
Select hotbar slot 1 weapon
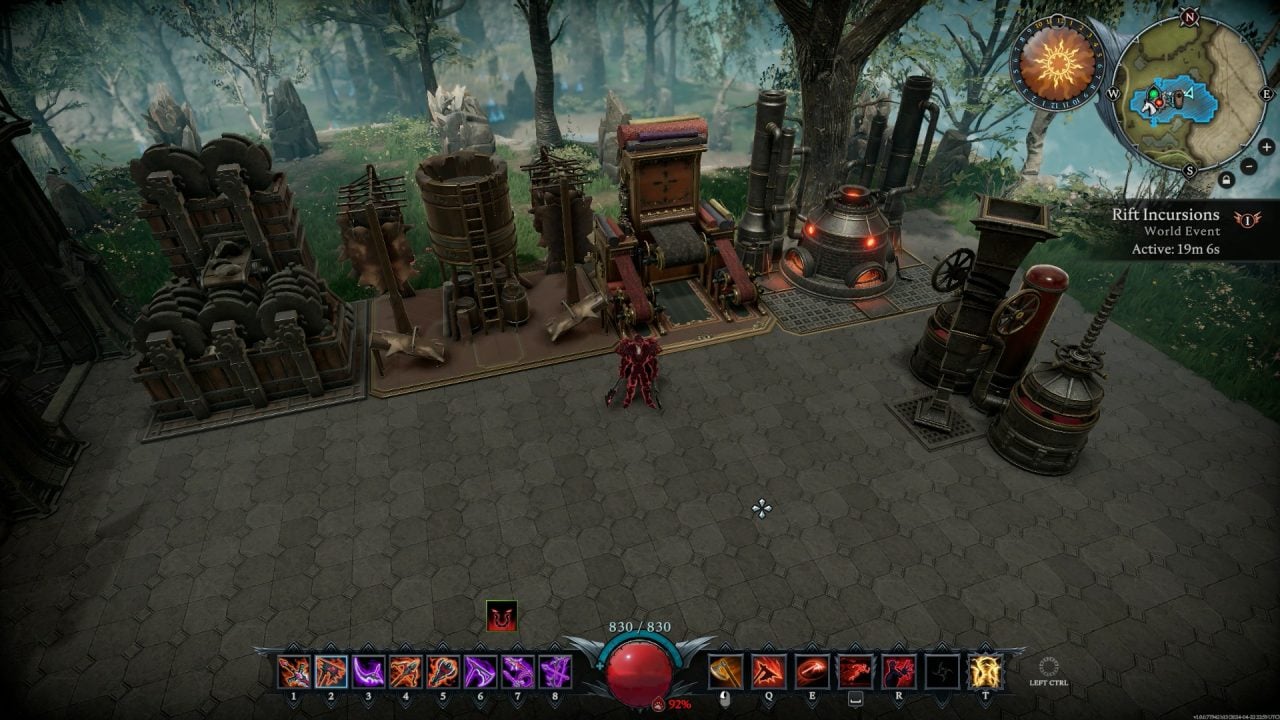click(x=294, y=671)
